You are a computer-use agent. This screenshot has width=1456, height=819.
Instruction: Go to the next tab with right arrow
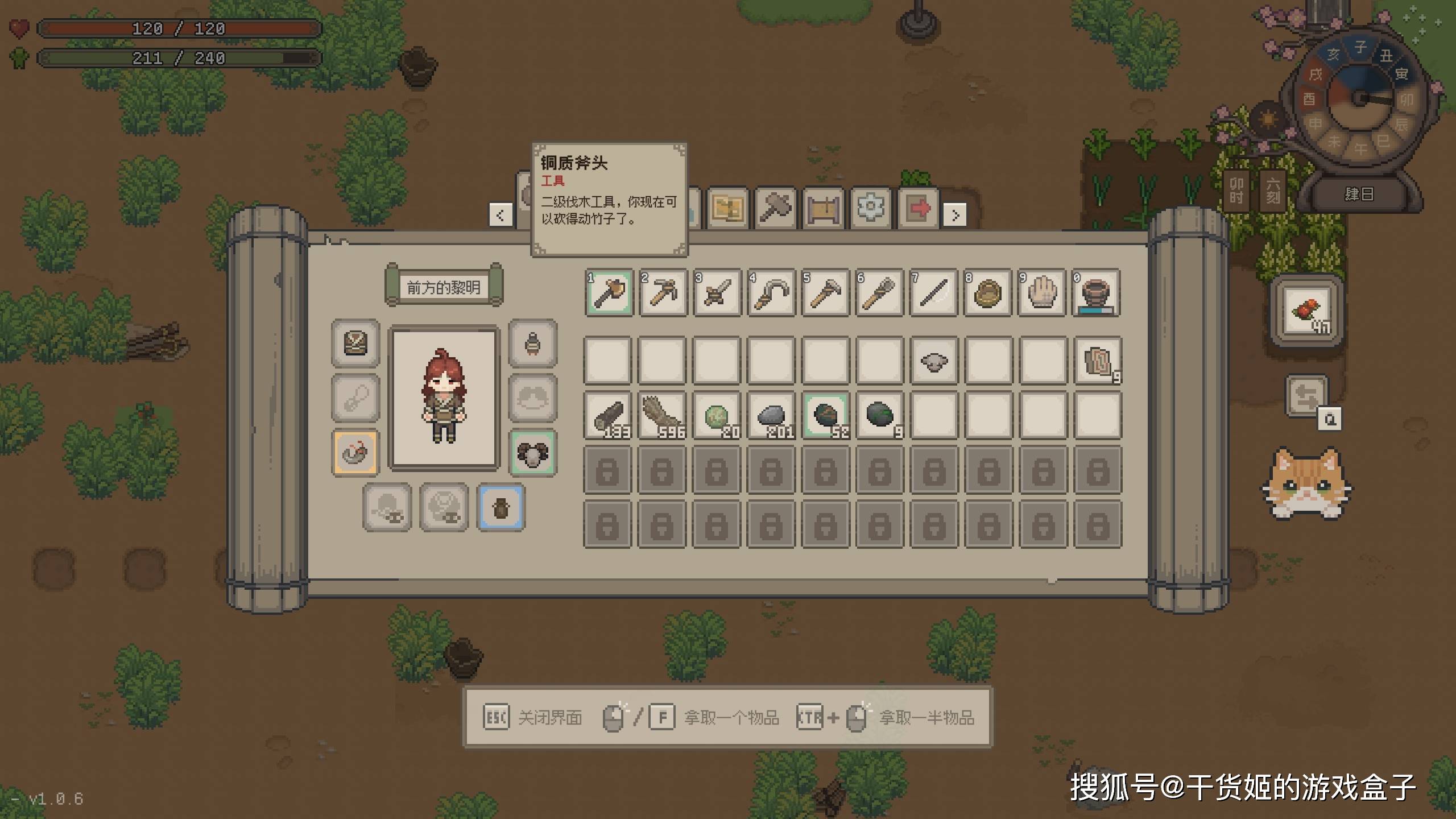click(955, 216)
